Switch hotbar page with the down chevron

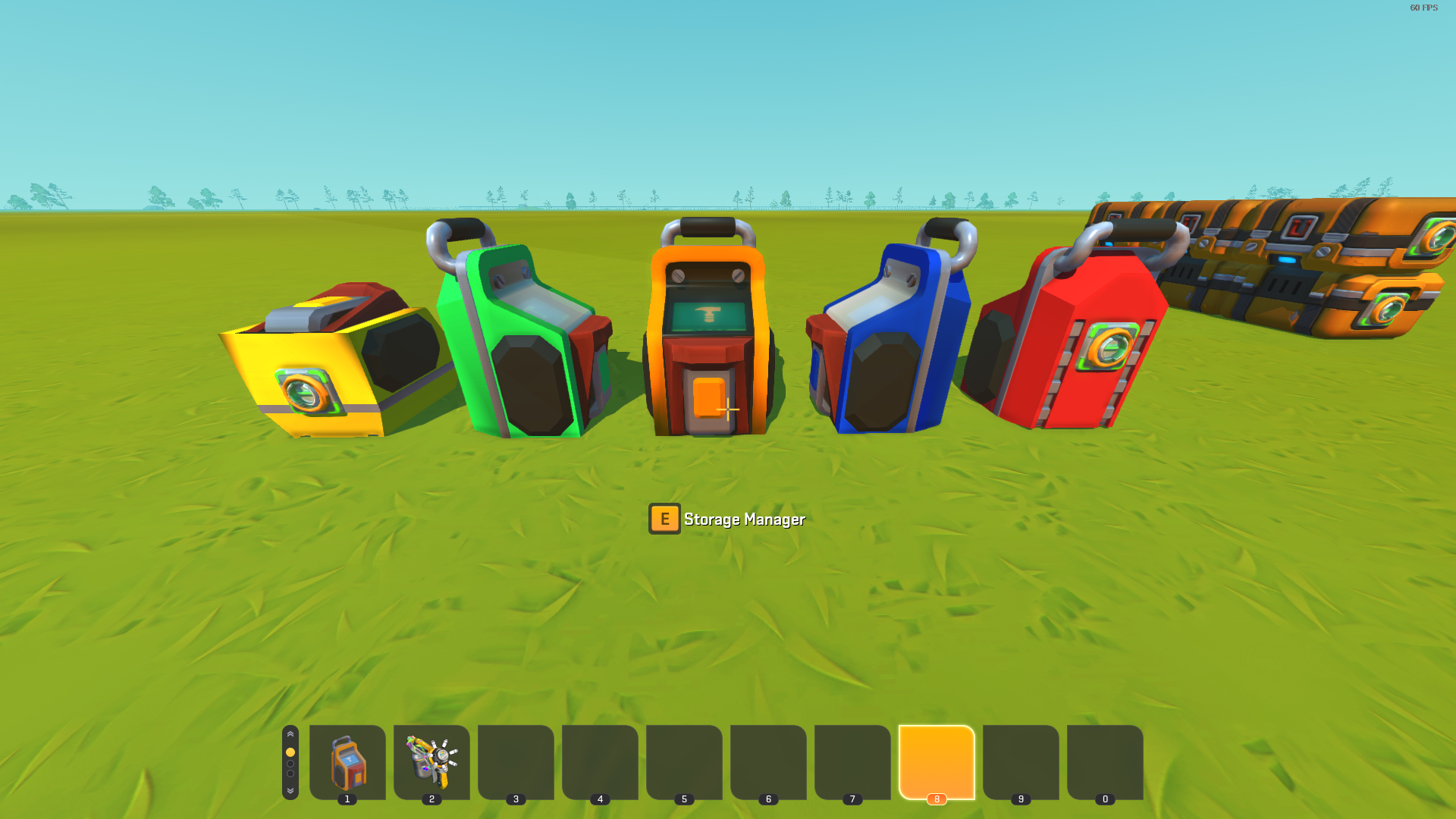290,791
